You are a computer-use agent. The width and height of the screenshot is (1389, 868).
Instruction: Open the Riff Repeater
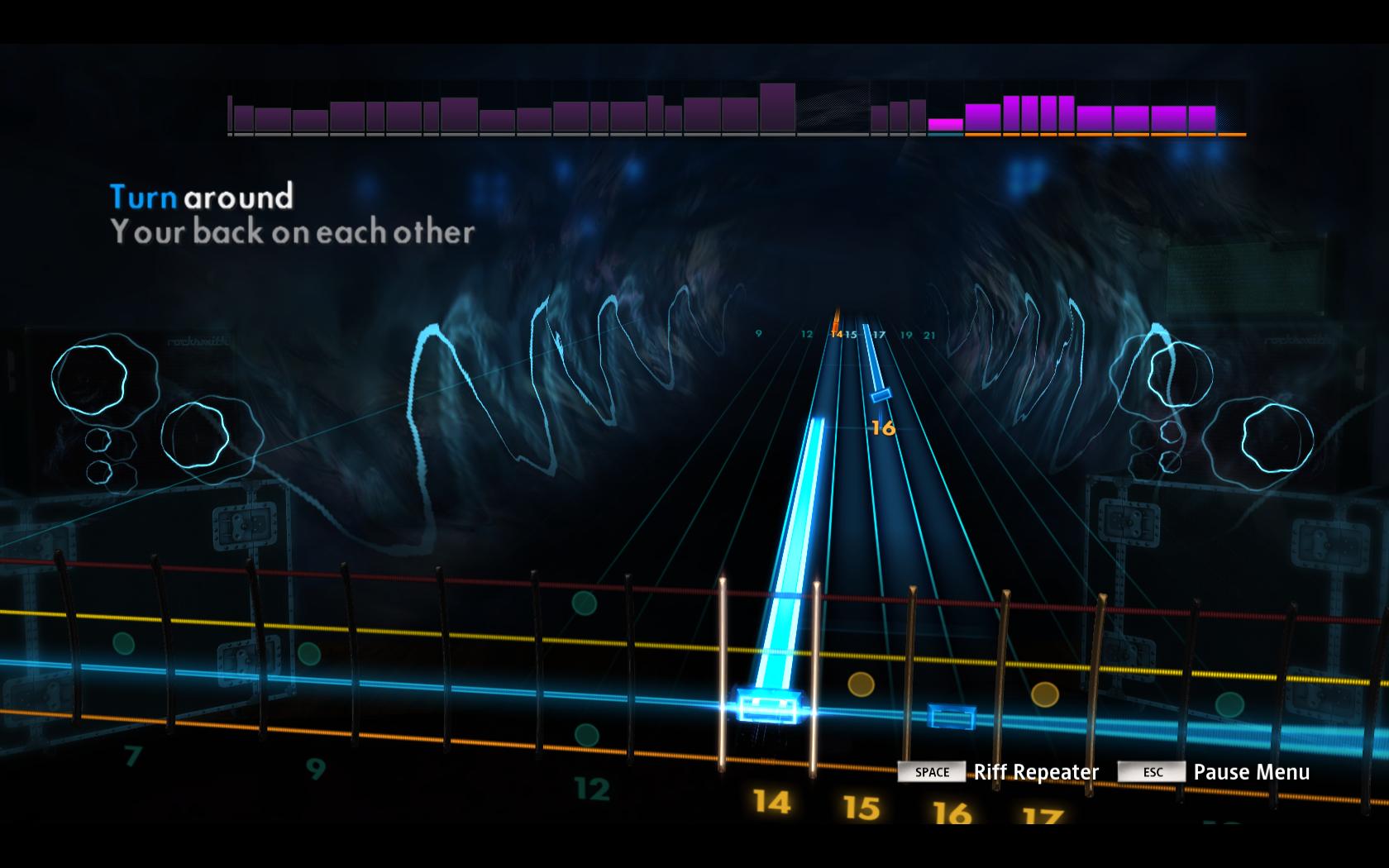click(1038, 771)
